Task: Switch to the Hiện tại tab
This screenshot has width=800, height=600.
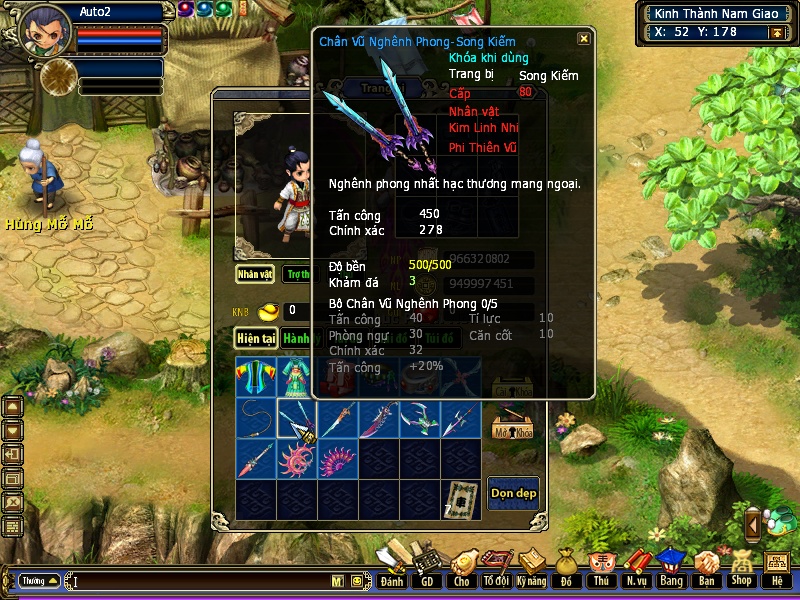Action: (x=256, y=339)
